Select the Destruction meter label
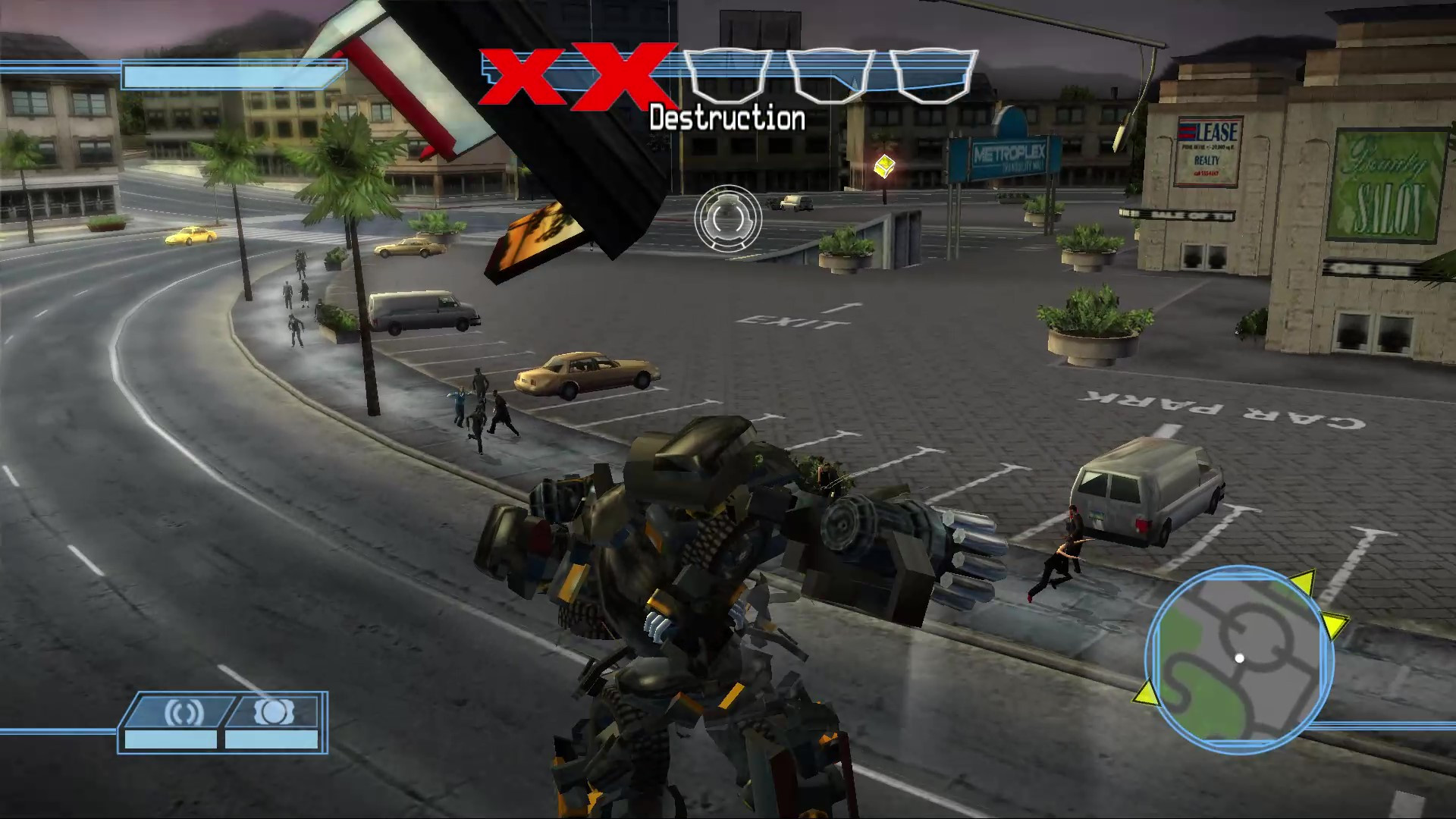The image size is (1456, 819). (x=726, y=118)
